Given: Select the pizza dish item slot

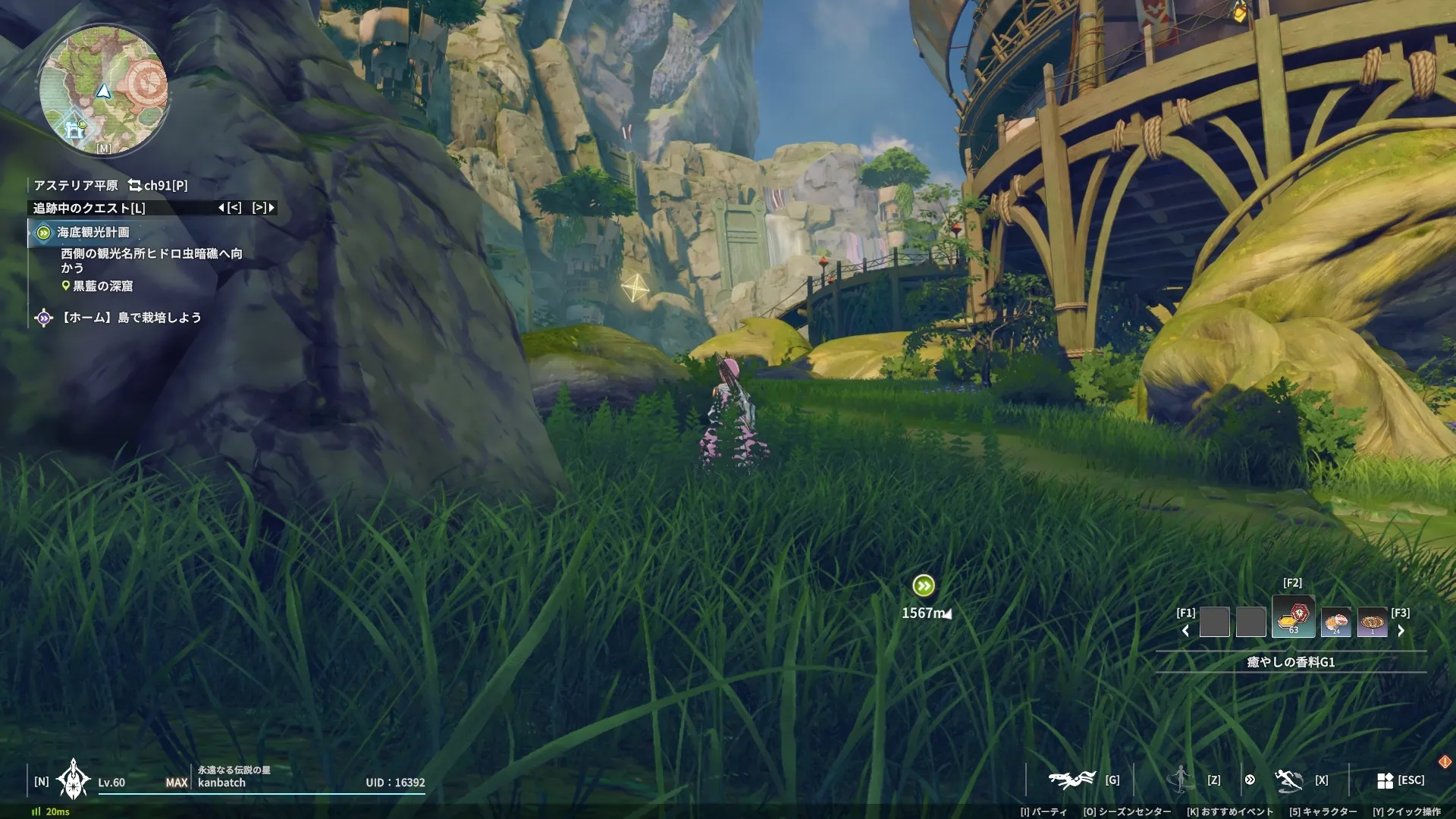Looking at the screenshot, I should (1372, 623).
